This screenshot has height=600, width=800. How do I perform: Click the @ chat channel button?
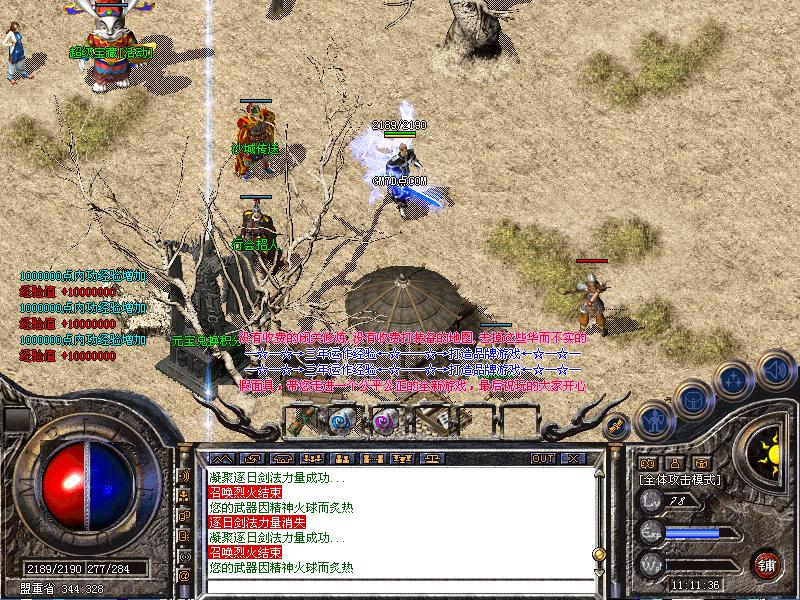(x=184, y=576)
